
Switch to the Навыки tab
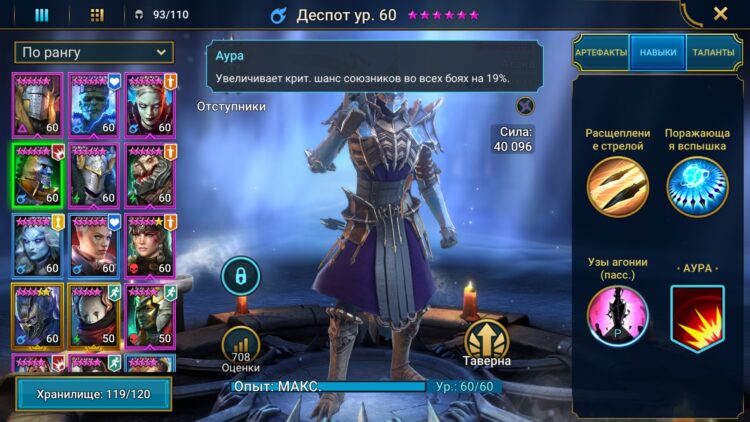[658, 53]
